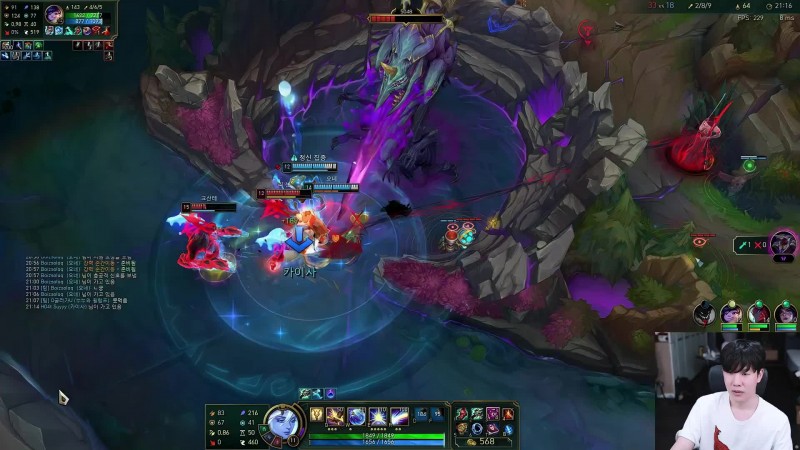Select the first item slot in inventory
800x450 pixels.
[x=461, y=413]
